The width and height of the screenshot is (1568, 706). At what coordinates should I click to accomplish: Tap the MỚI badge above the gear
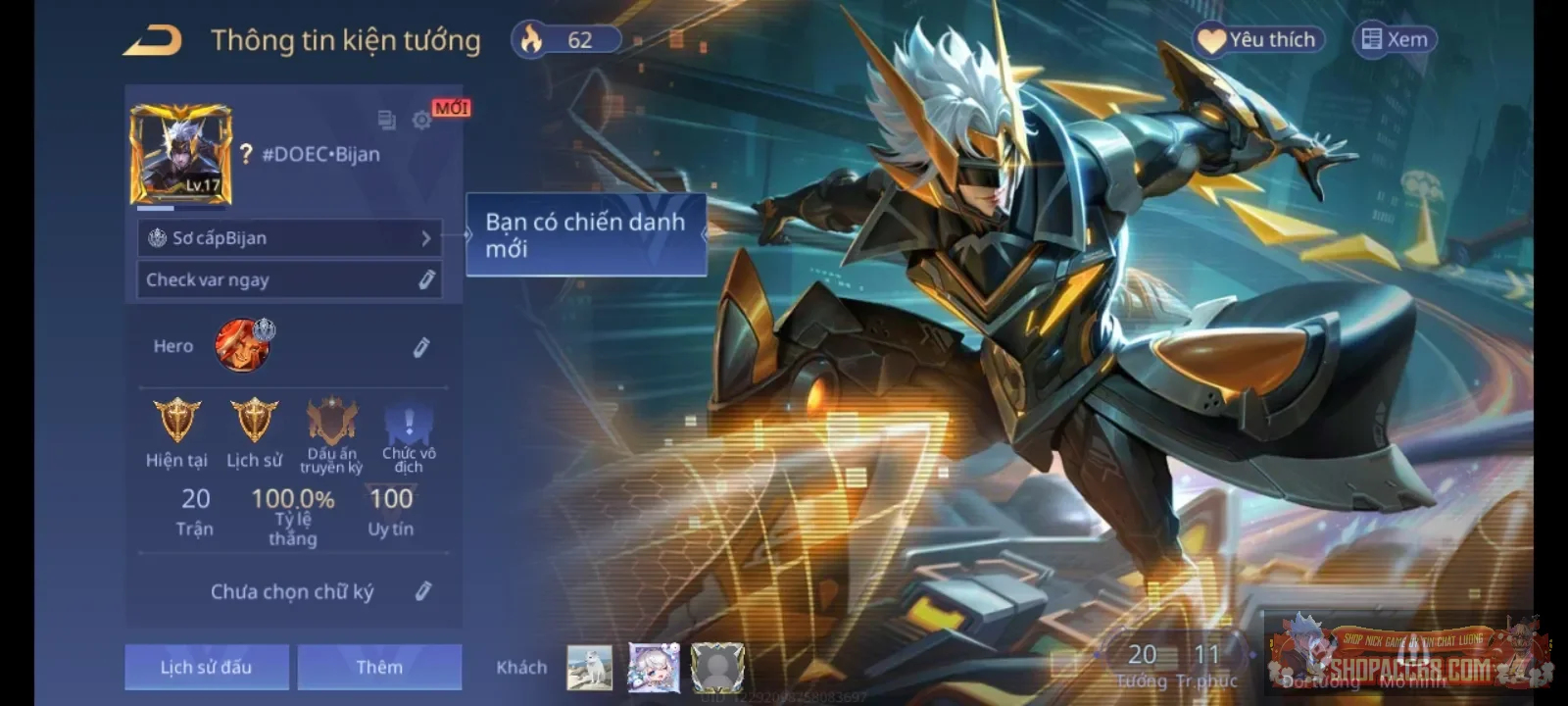click(449, 108)
